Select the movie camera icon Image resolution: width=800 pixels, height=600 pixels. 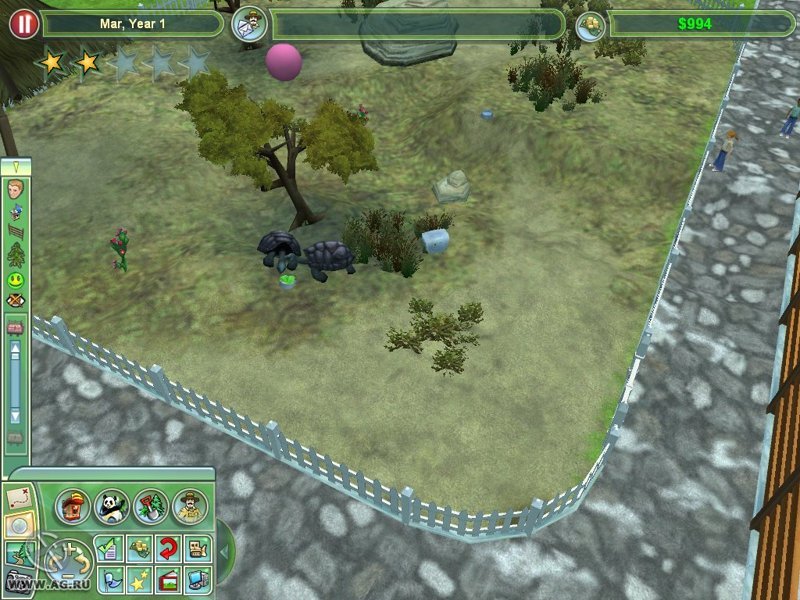[x=197, y=547]
